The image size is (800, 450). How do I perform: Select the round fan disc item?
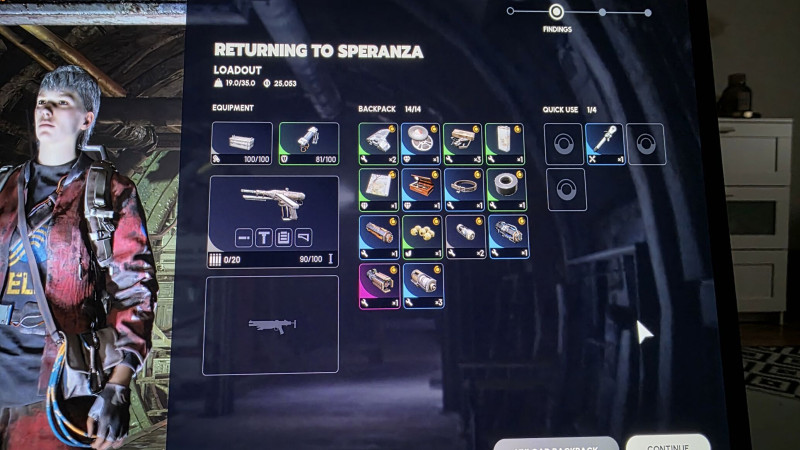click(422, 144)
